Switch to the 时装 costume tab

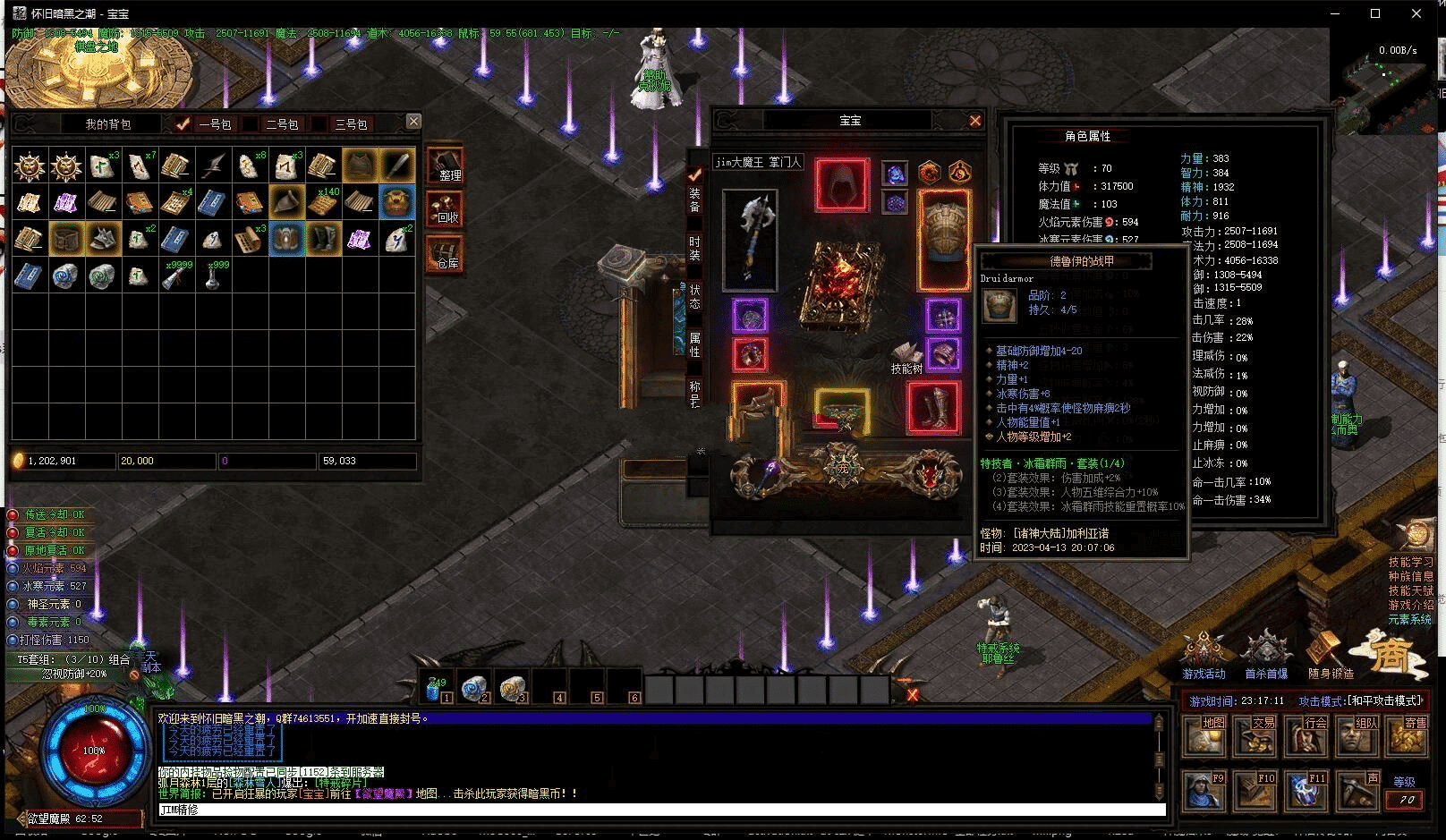[x=694, y=248]
